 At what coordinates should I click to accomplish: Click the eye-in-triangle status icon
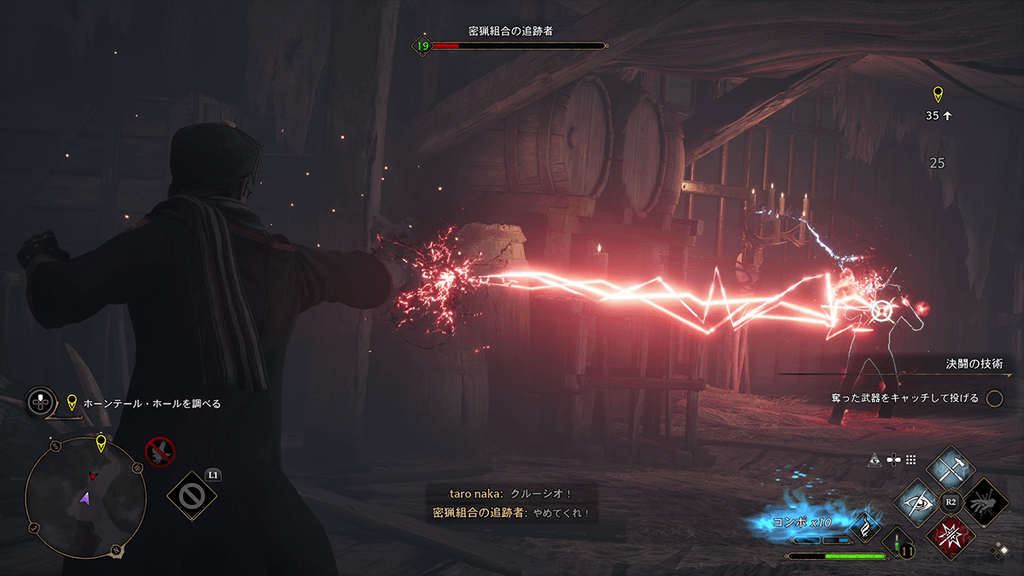tap(874, 460)
